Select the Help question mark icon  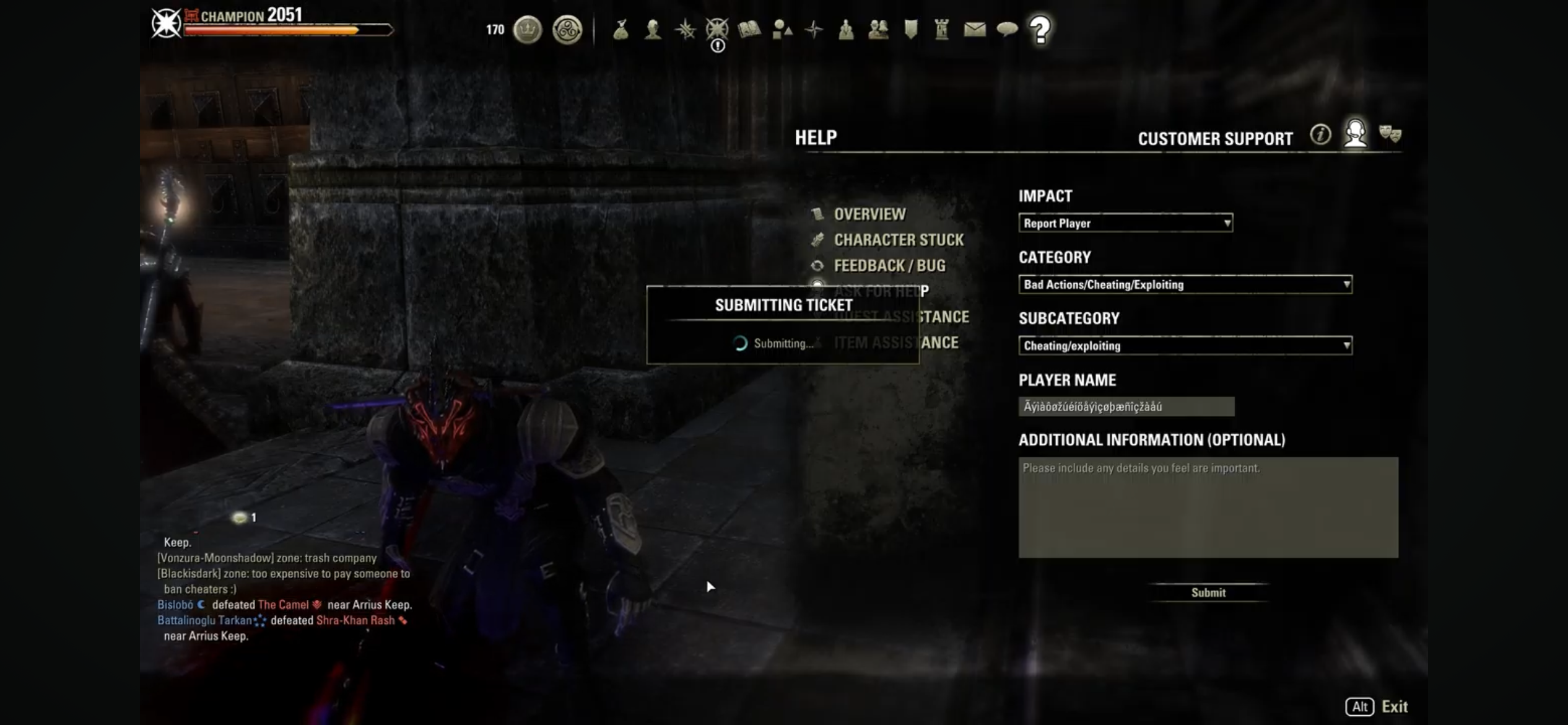click(x=1039, y=29)
